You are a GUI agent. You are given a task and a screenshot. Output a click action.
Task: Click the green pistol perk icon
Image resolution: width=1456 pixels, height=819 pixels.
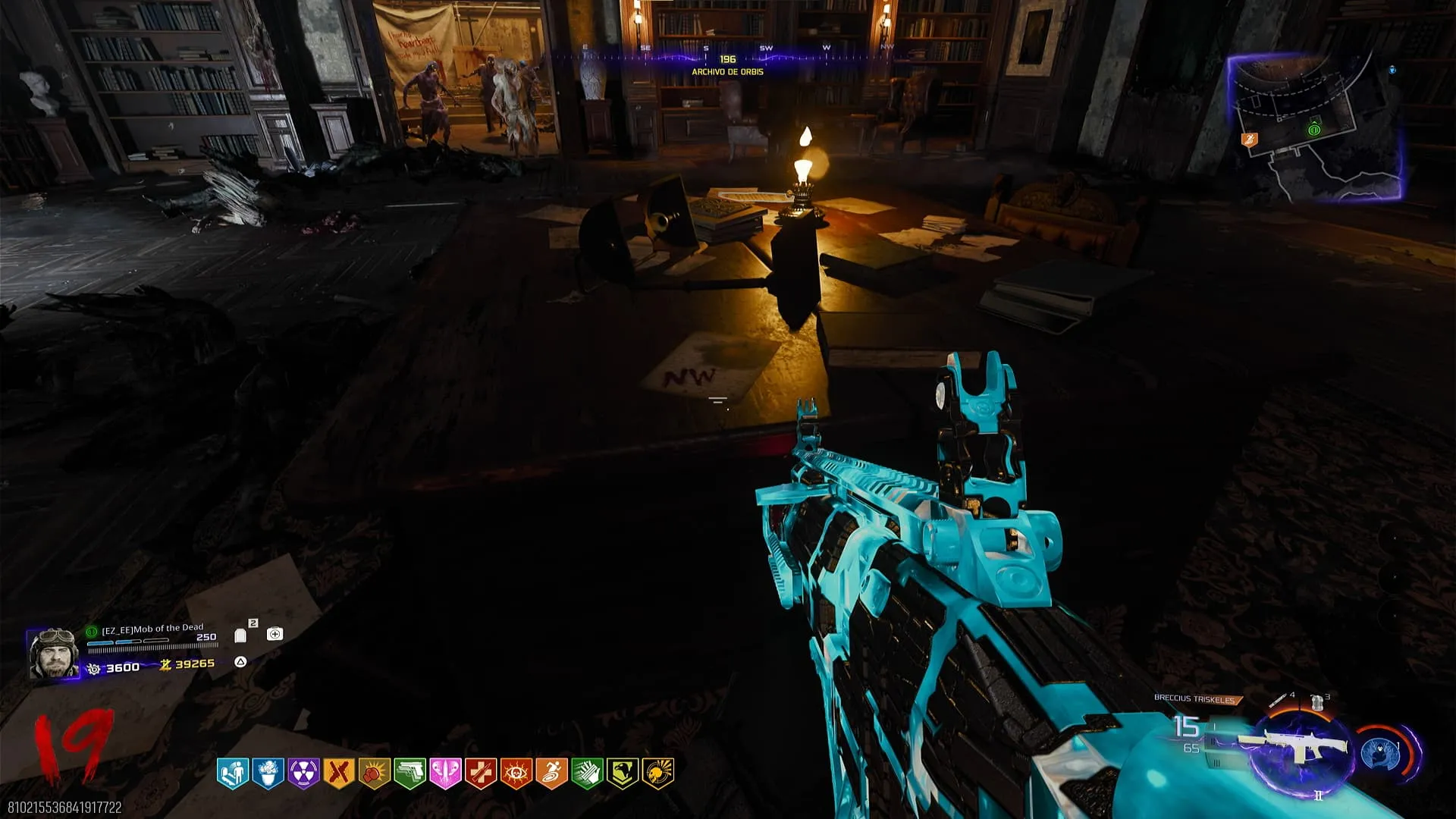(409, 773)
